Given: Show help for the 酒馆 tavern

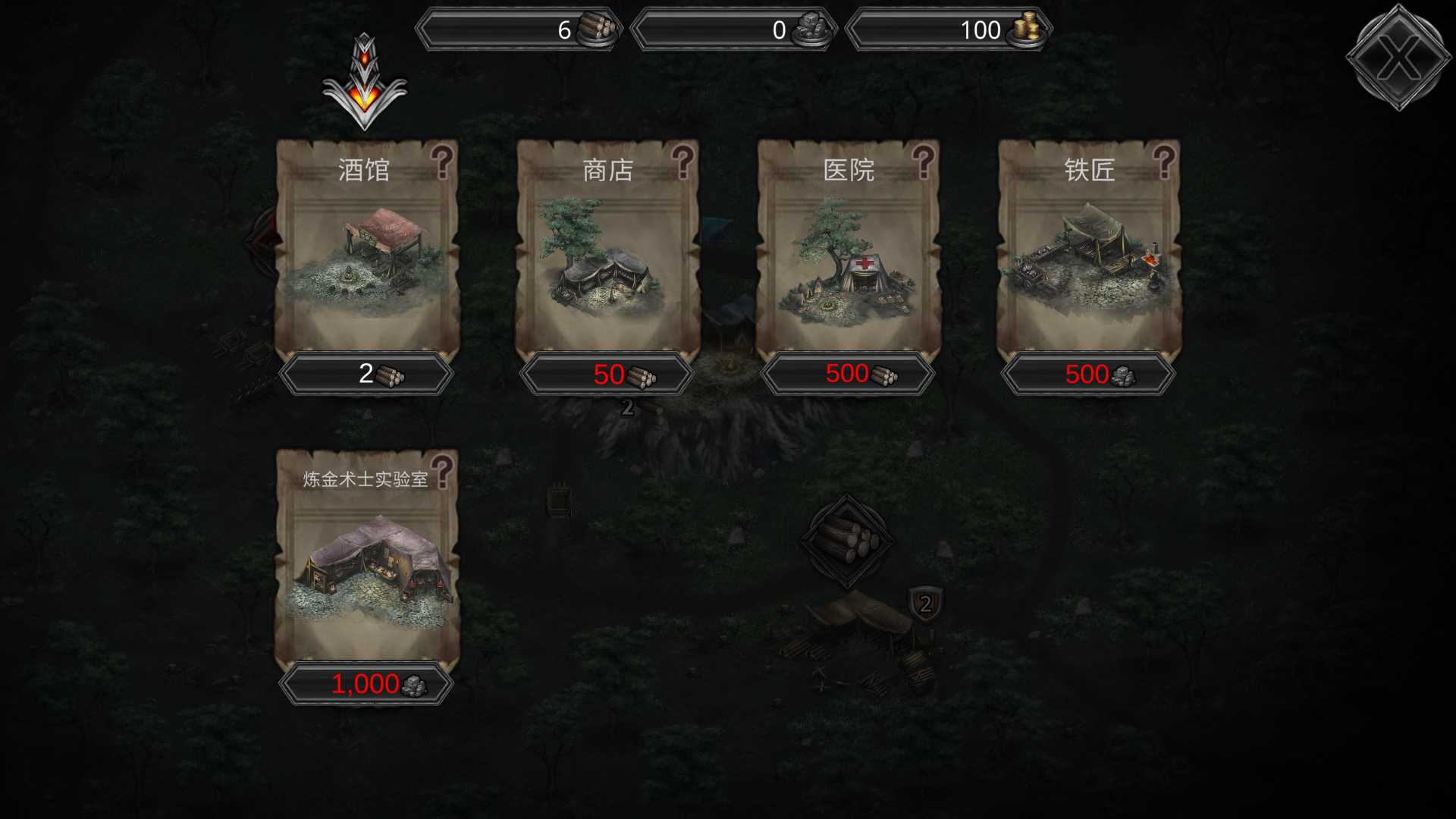Looking at the screenshot, I should 442,161.
